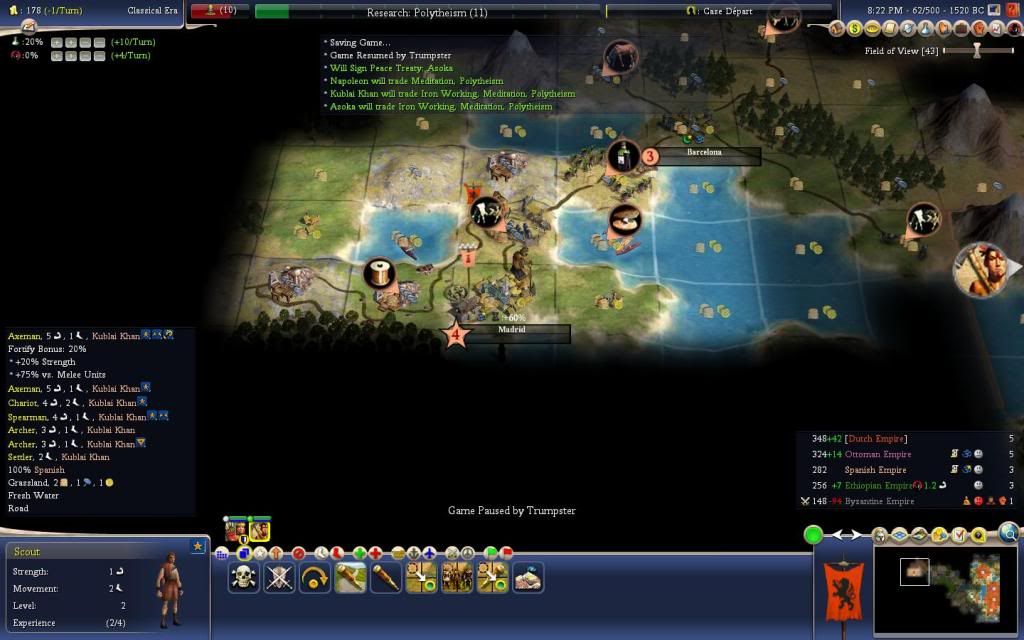
Task: Open the globe view magnifier button
Action: click(x=1009, y=533)
